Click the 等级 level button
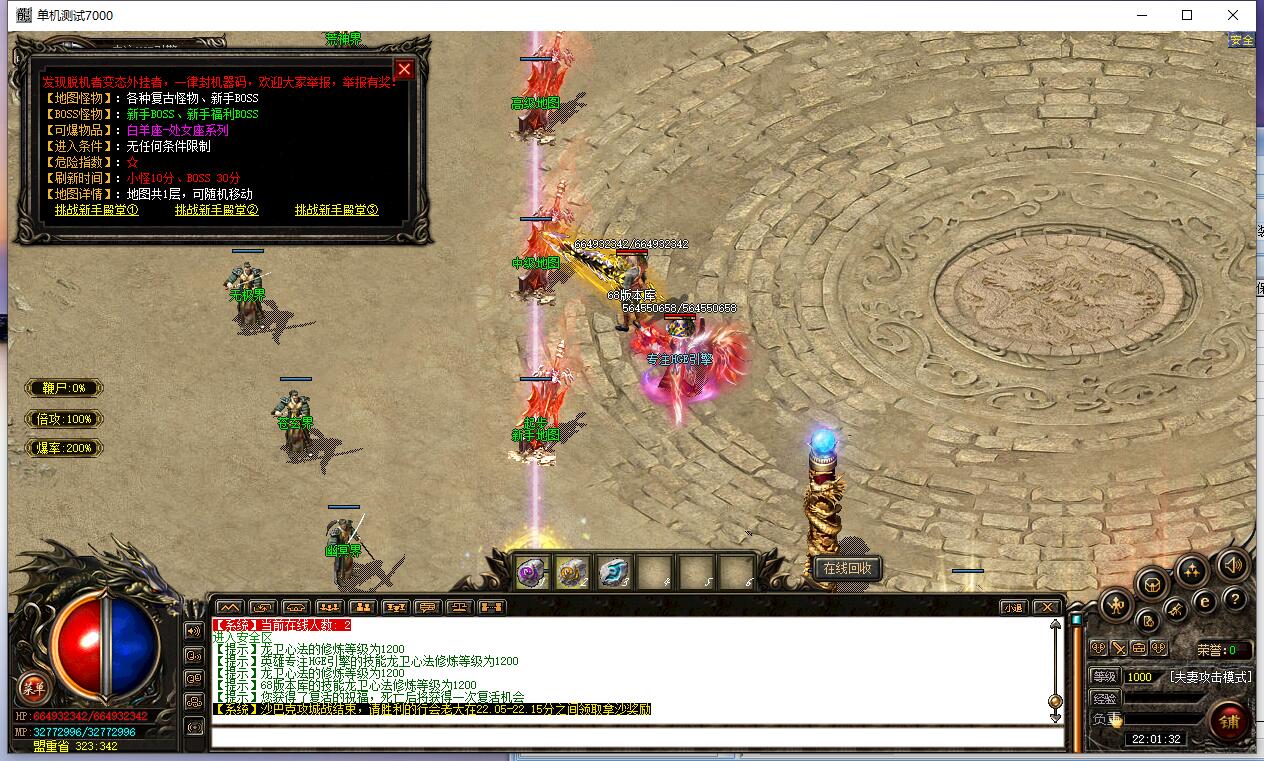Image resolution: width=1264 pixels, height=761 pixels. pyautogui.click(x=1104, y=677)
